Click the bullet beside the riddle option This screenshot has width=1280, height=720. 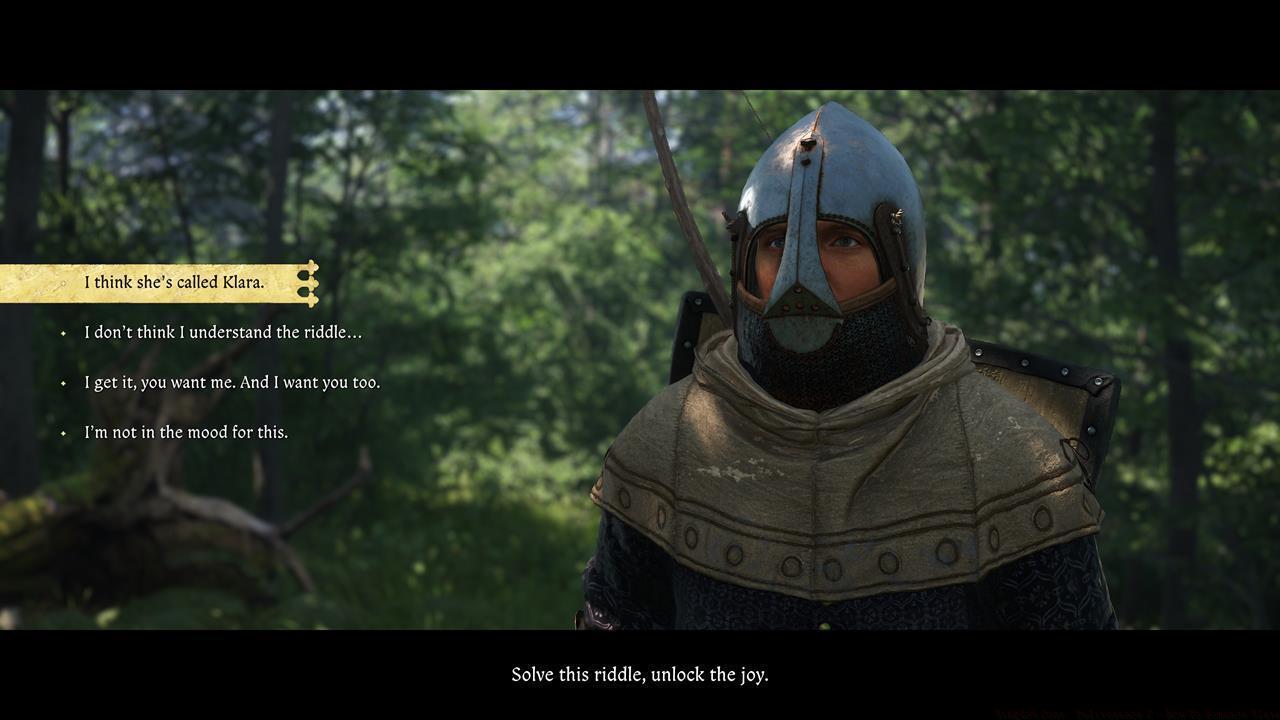click(62, 332)
